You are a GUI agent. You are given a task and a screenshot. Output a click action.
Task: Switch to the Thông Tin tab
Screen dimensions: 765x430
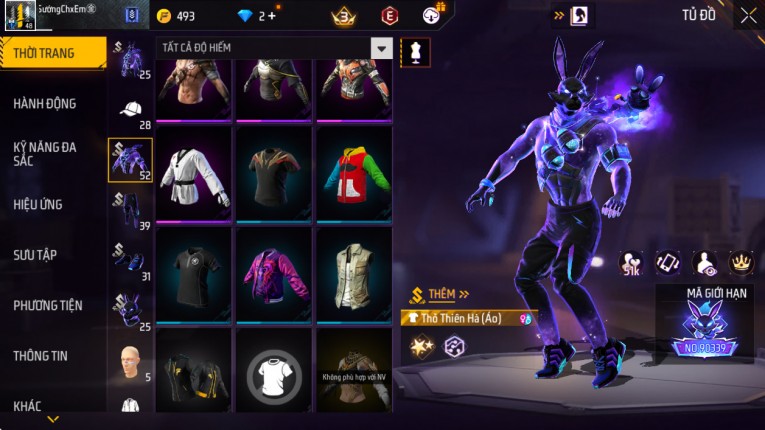coord(41,355)
